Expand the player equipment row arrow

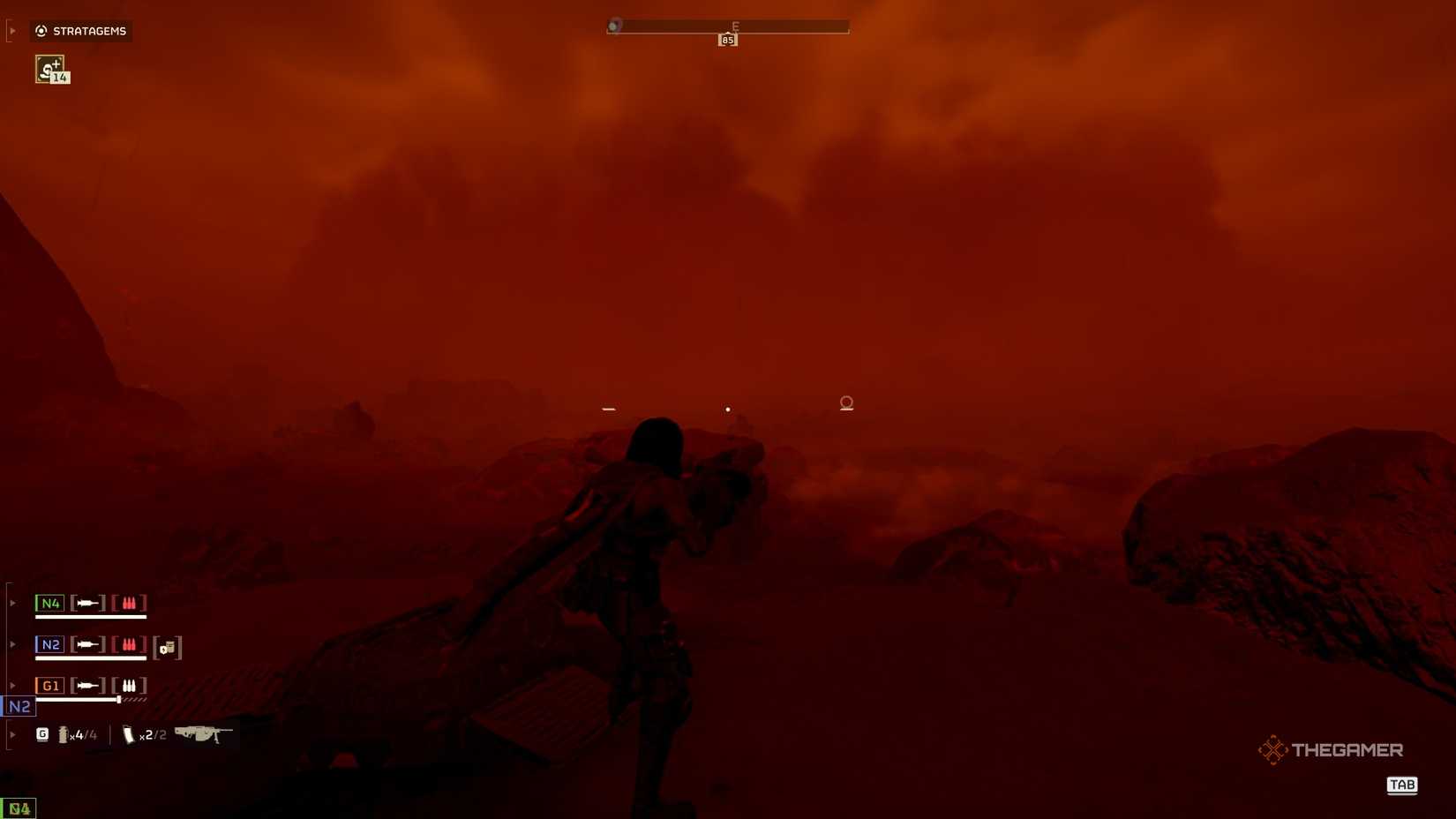pyautogui.click(x=11, y=733)
